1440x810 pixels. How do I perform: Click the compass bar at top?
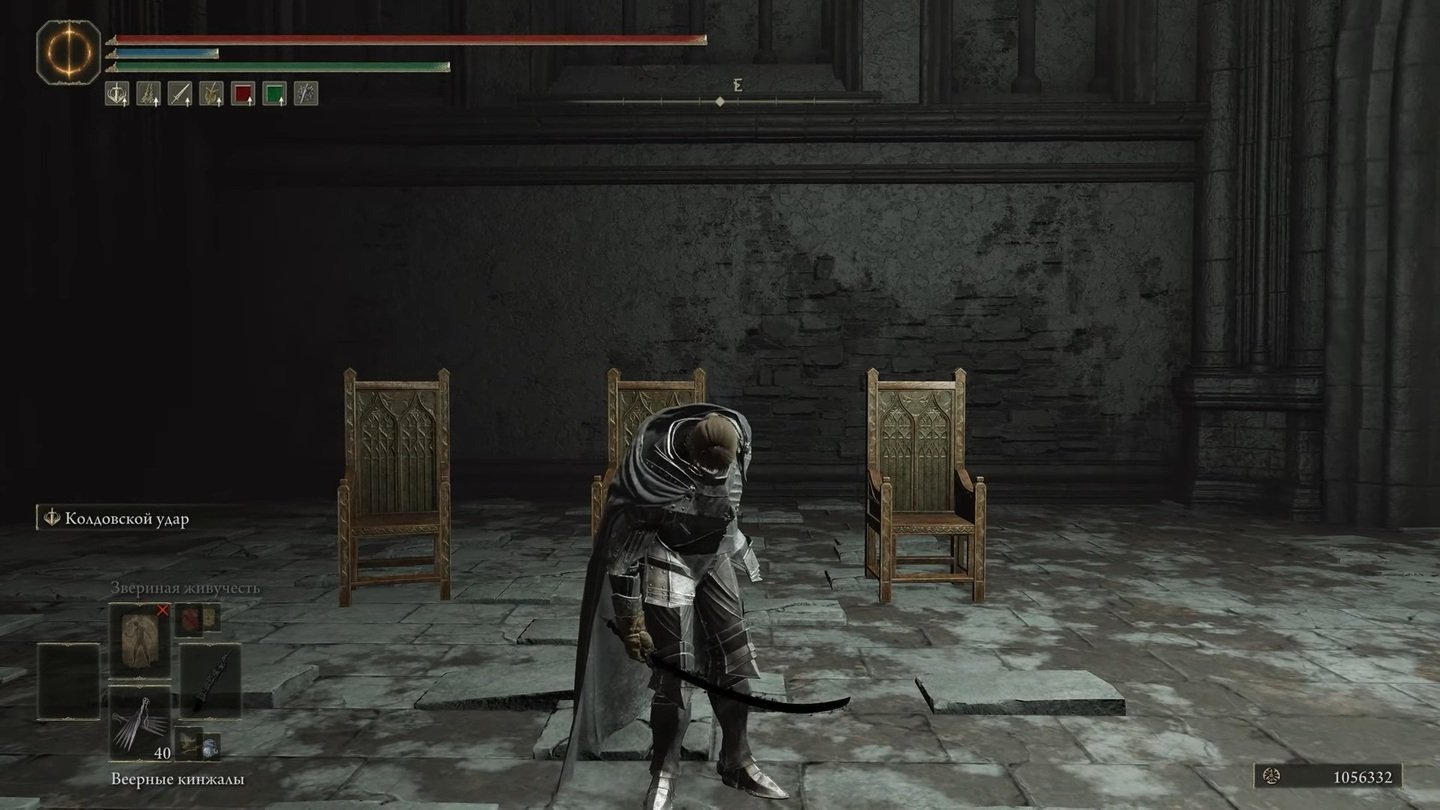pos(720,101)
